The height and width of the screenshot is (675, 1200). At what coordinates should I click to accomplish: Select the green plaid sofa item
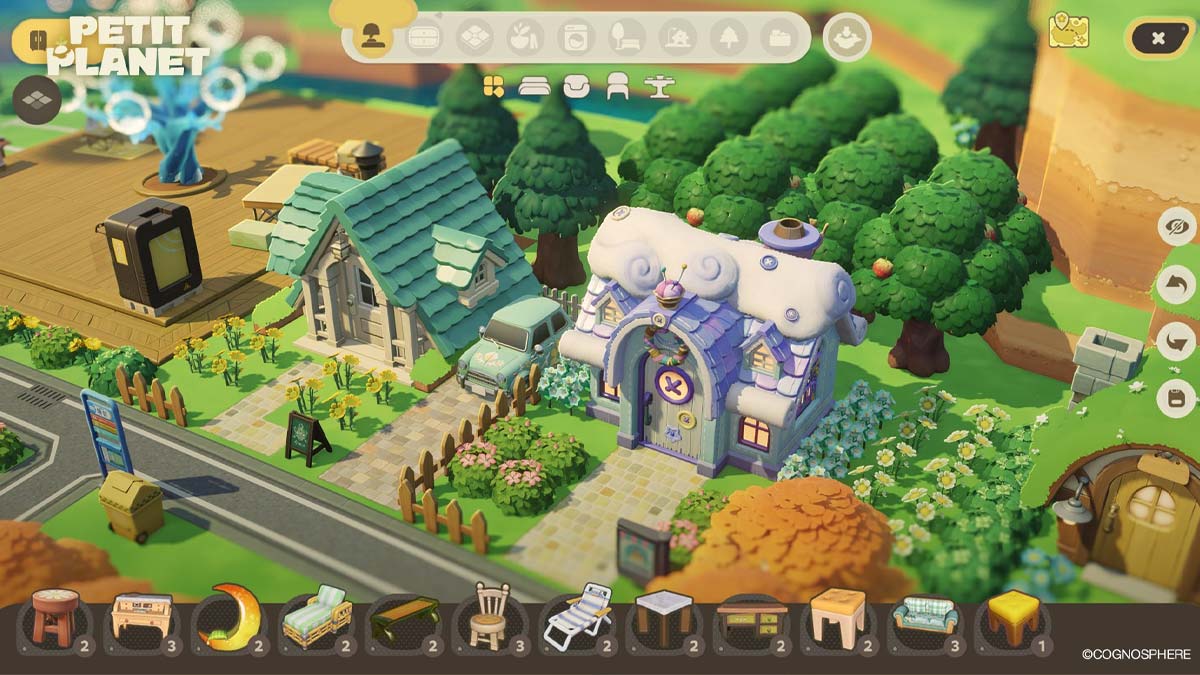pos(923,617)
